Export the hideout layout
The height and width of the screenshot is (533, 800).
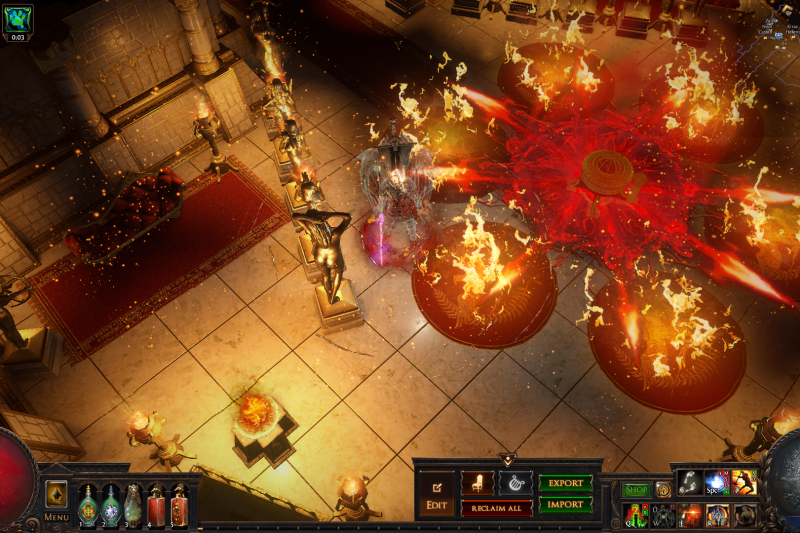point(565,482)
